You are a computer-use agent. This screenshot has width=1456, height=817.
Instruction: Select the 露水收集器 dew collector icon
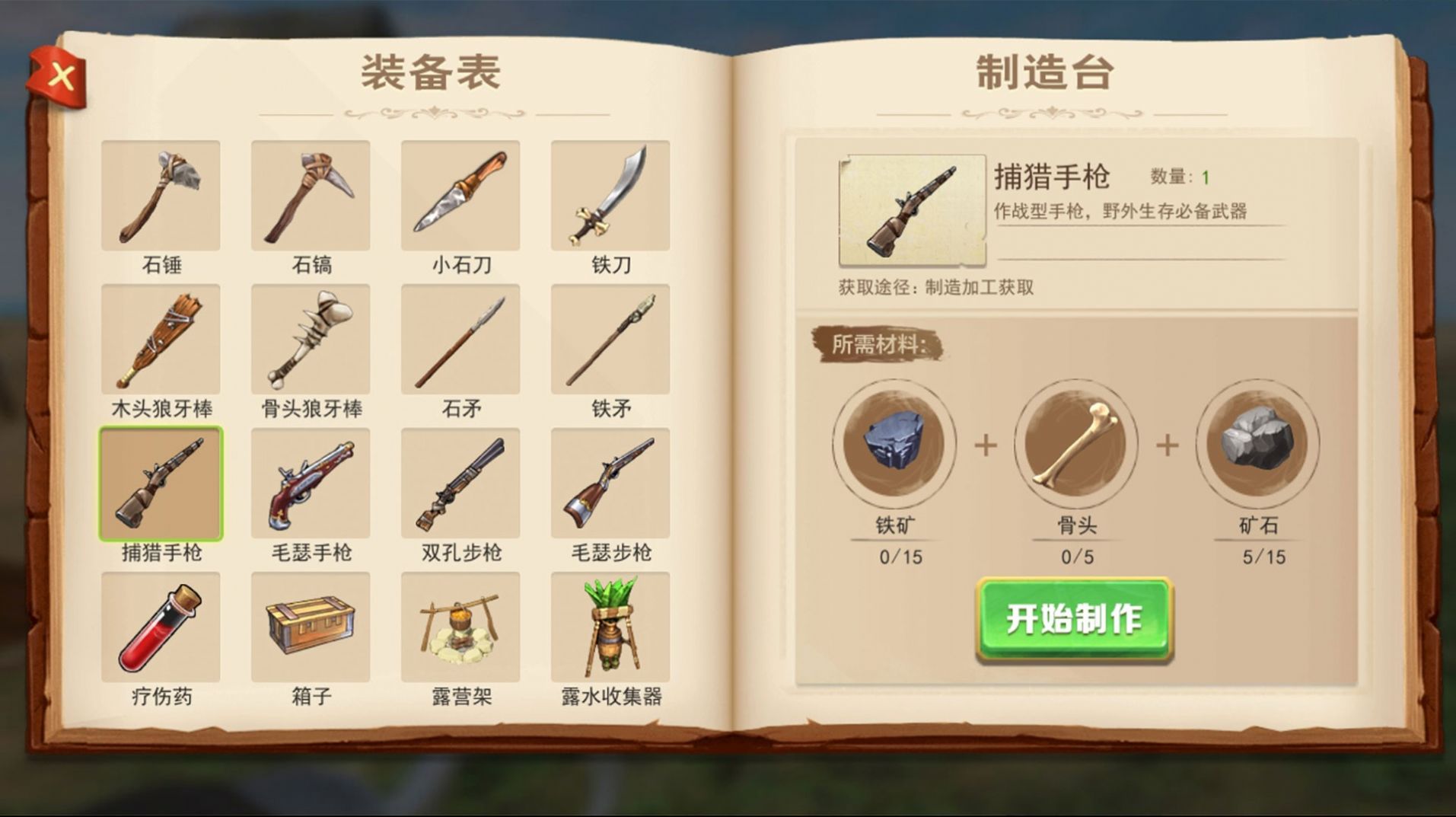(x=610, y=627)
